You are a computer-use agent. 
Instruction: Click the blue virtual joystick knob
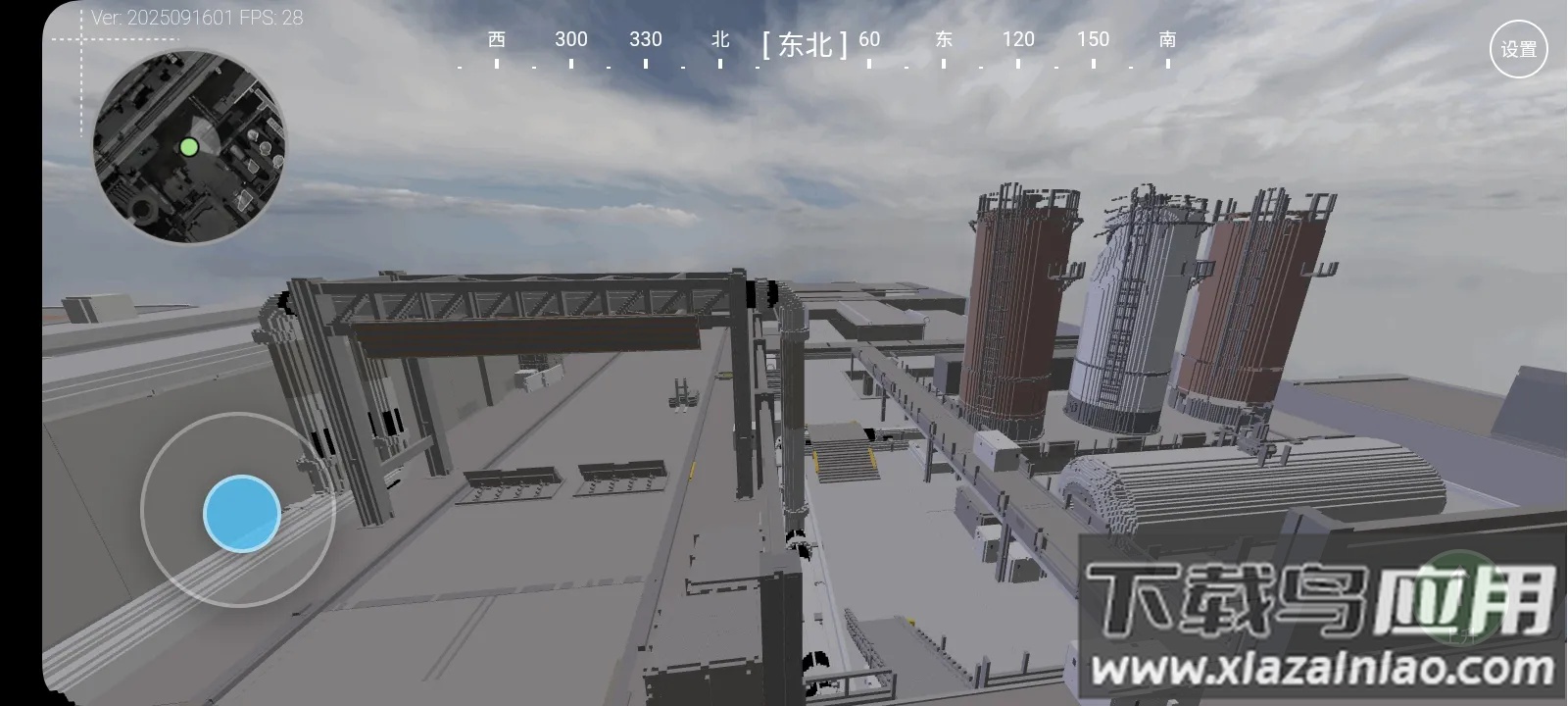point(242,513)
